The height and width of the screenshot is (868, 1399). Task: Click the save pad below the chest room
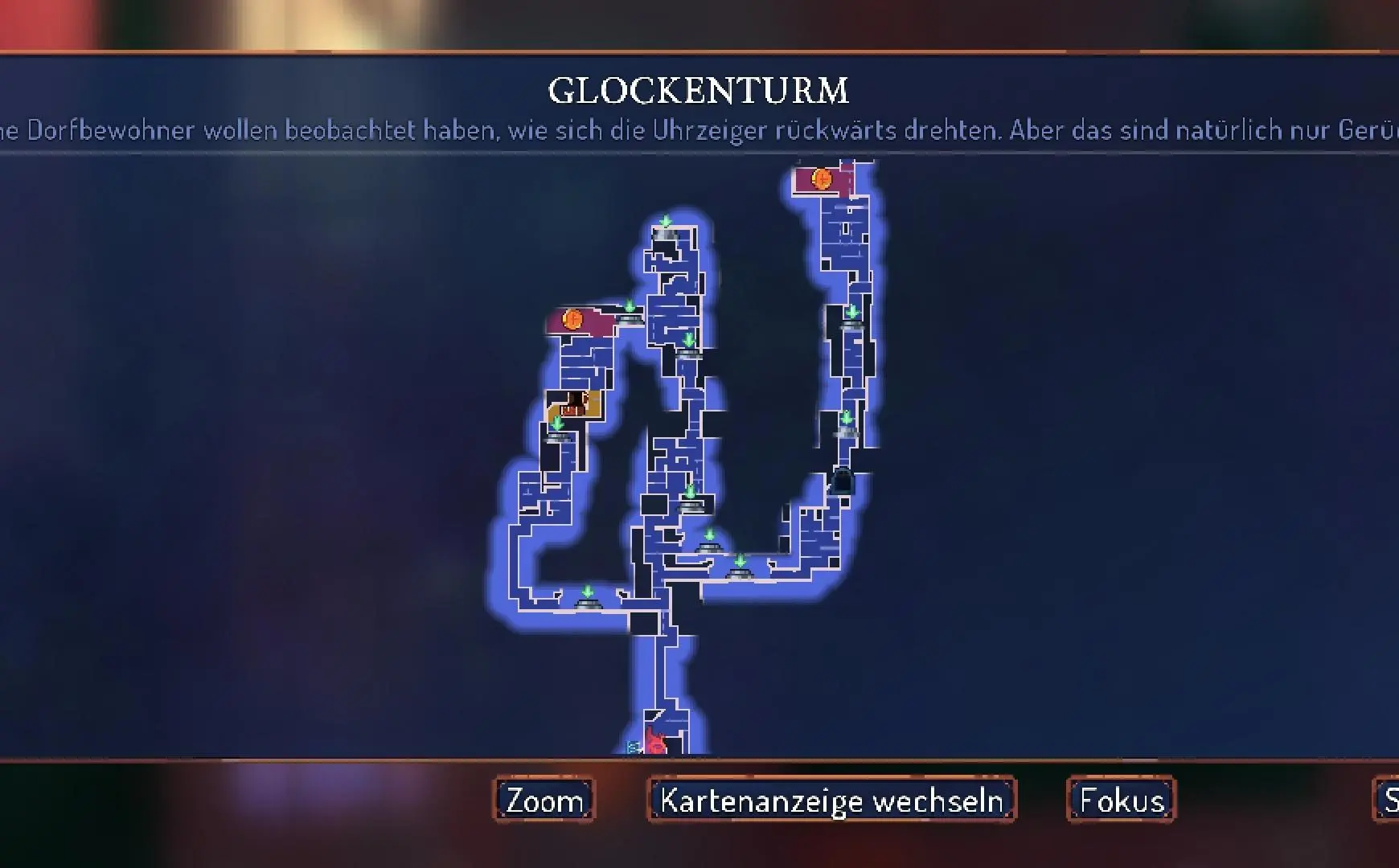(x=560, y=436)
